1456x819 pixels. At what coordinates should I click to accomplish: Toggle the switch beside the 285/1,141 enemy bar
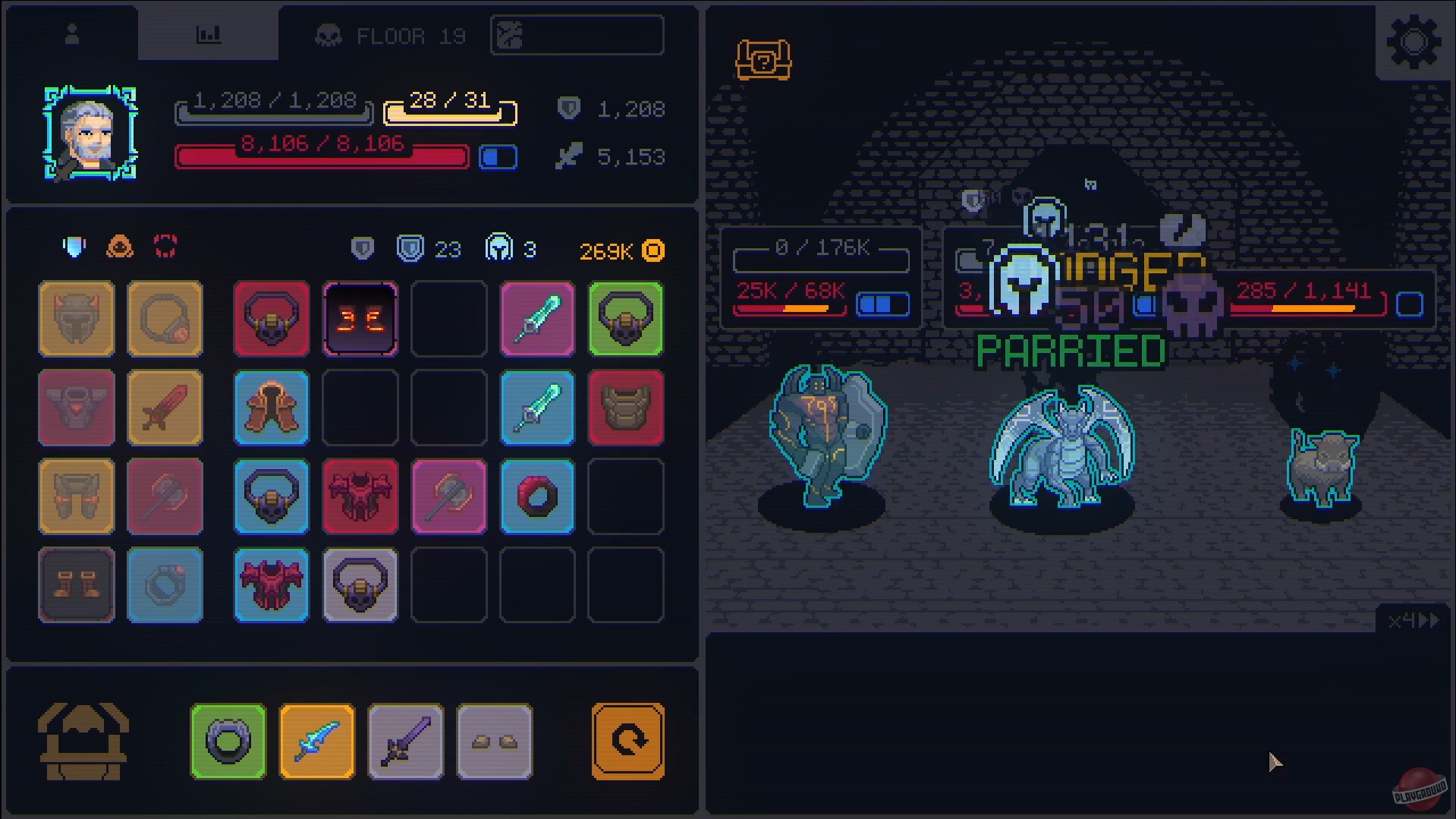coord(1410,304)
